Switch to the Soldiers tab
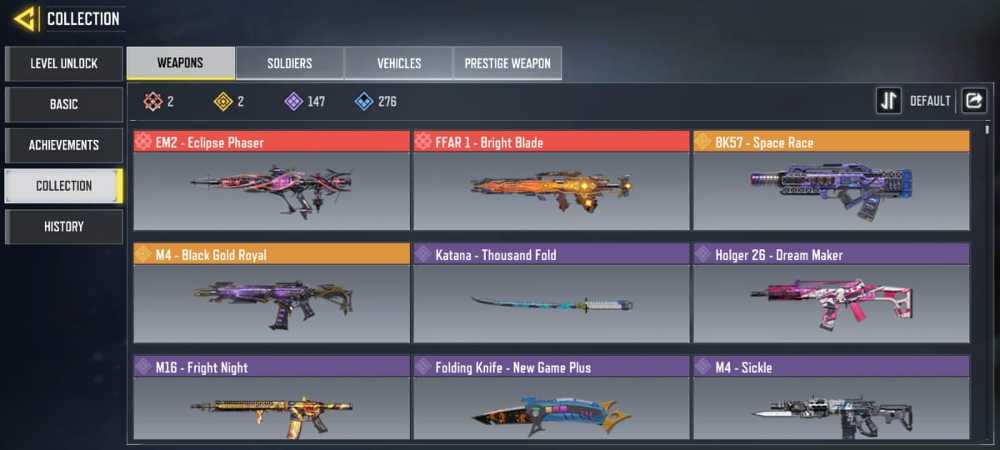 (290, 63)
